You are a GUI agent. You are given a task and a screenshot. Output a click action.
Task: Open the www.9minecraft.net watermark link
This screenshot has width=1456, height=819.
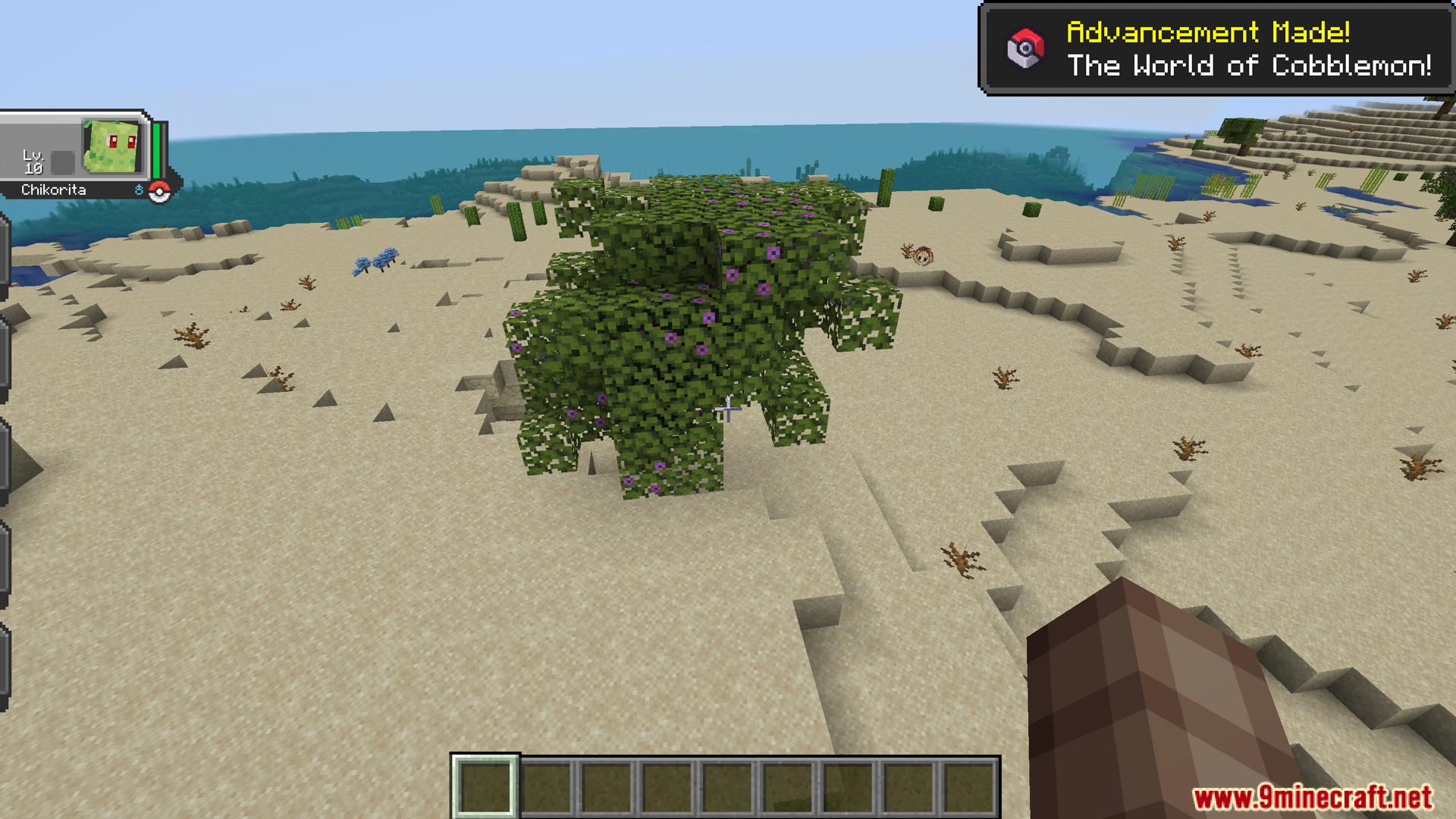[x=1312, y=798]
